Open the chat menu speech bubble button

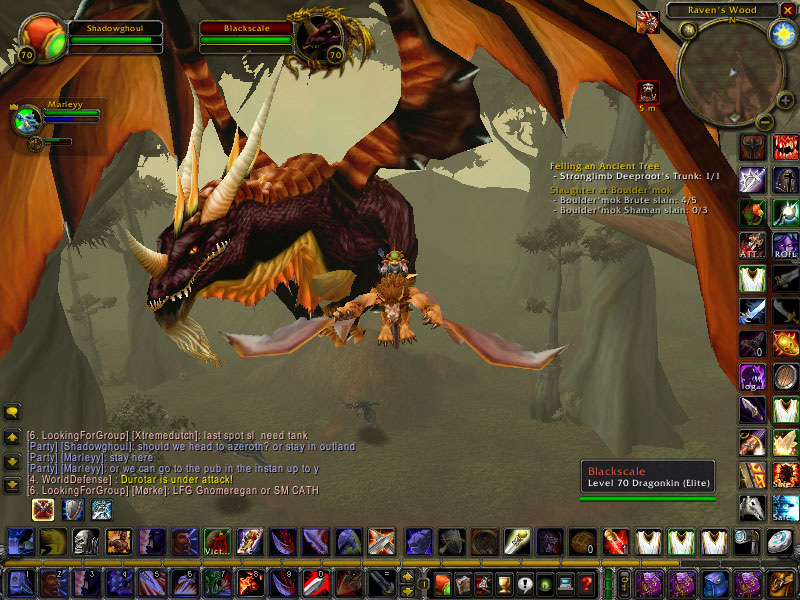[x=12, y=412]
